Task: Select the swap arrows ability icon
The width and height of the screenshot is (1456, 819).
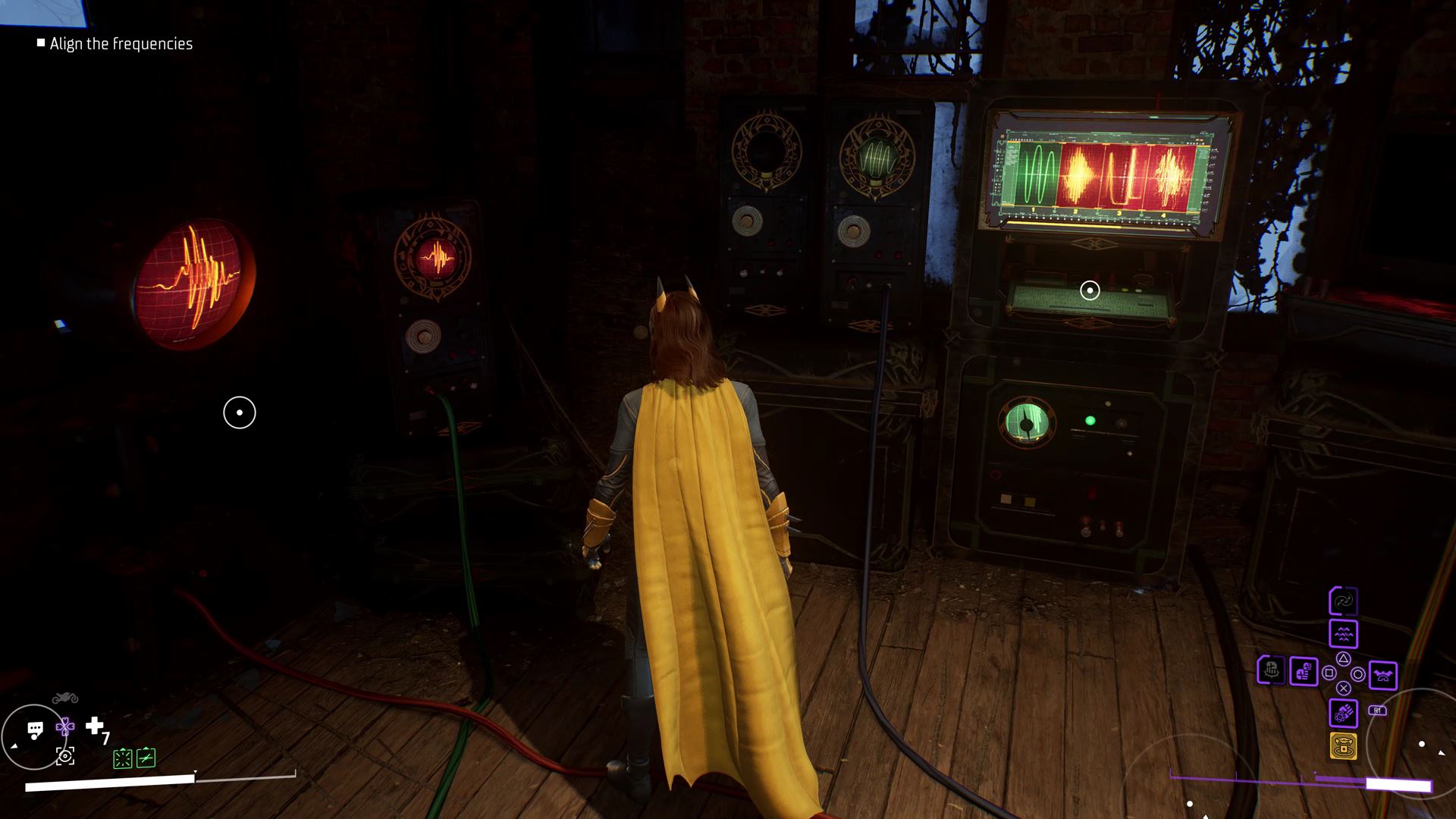Action: click(x=1343, y=601)
